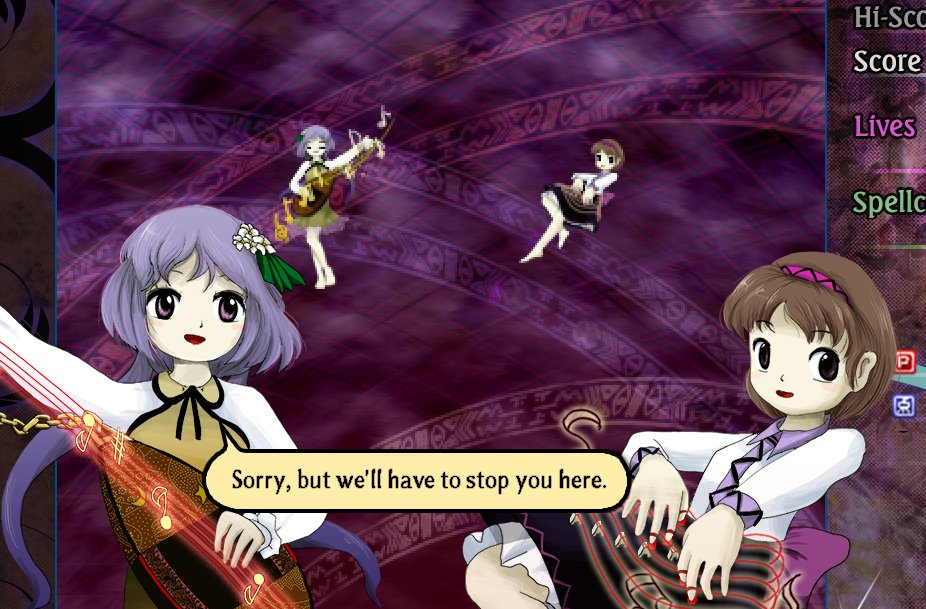Click the red P power icon
The width and height of the screenshot is (926, 609).
tap(905, 362)
